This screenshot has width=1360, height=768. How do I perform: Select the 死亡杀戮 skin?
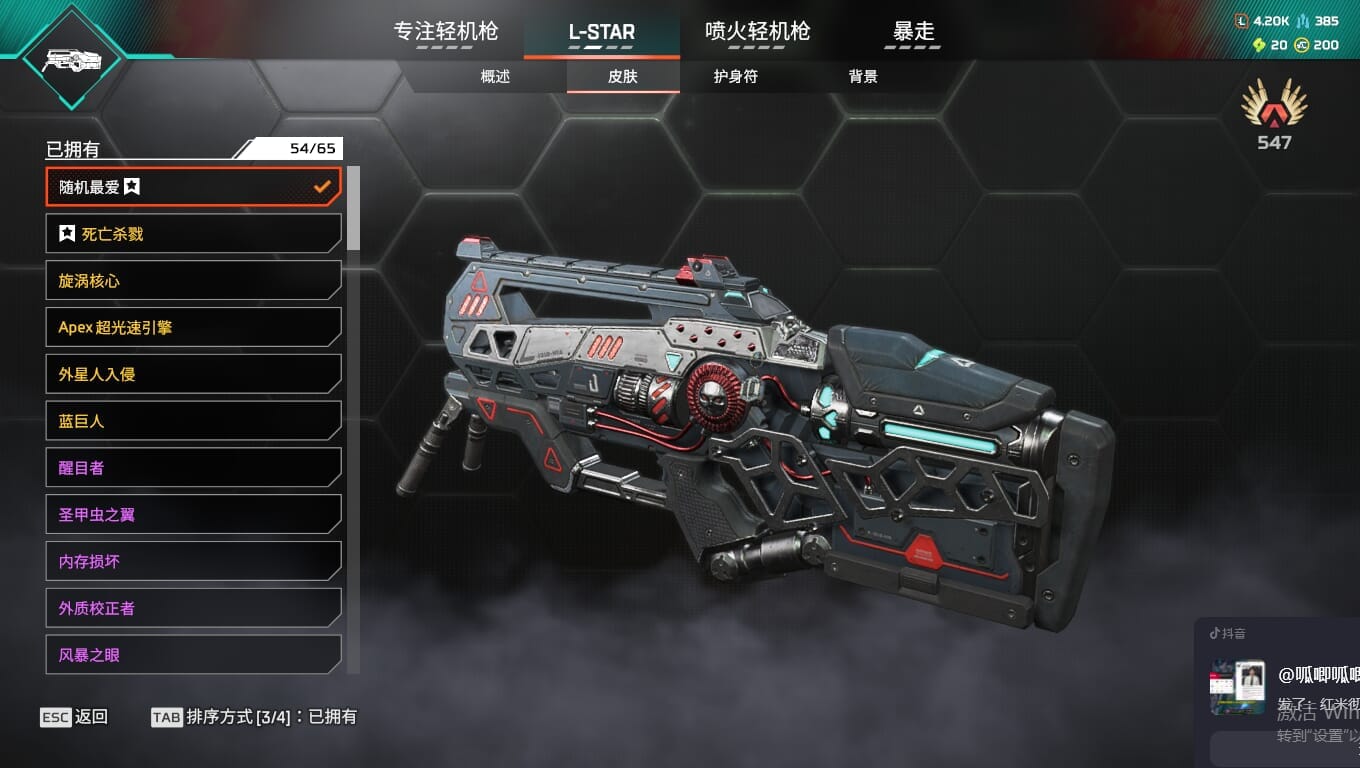(x=194, y=234)
